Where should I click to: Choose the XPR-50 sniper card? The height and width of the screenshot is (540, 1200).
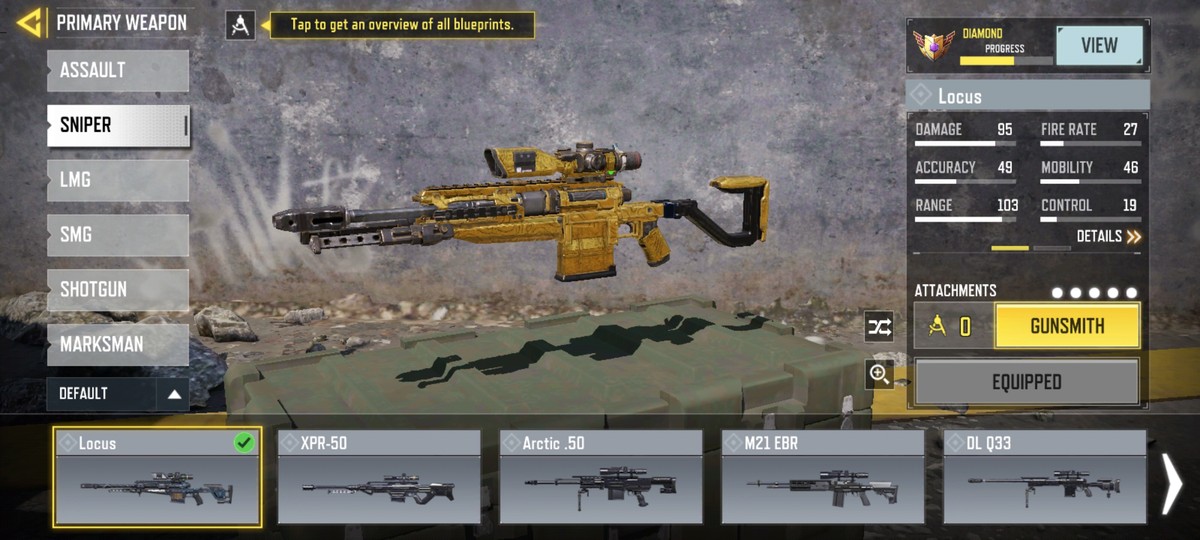click(379, 478)
